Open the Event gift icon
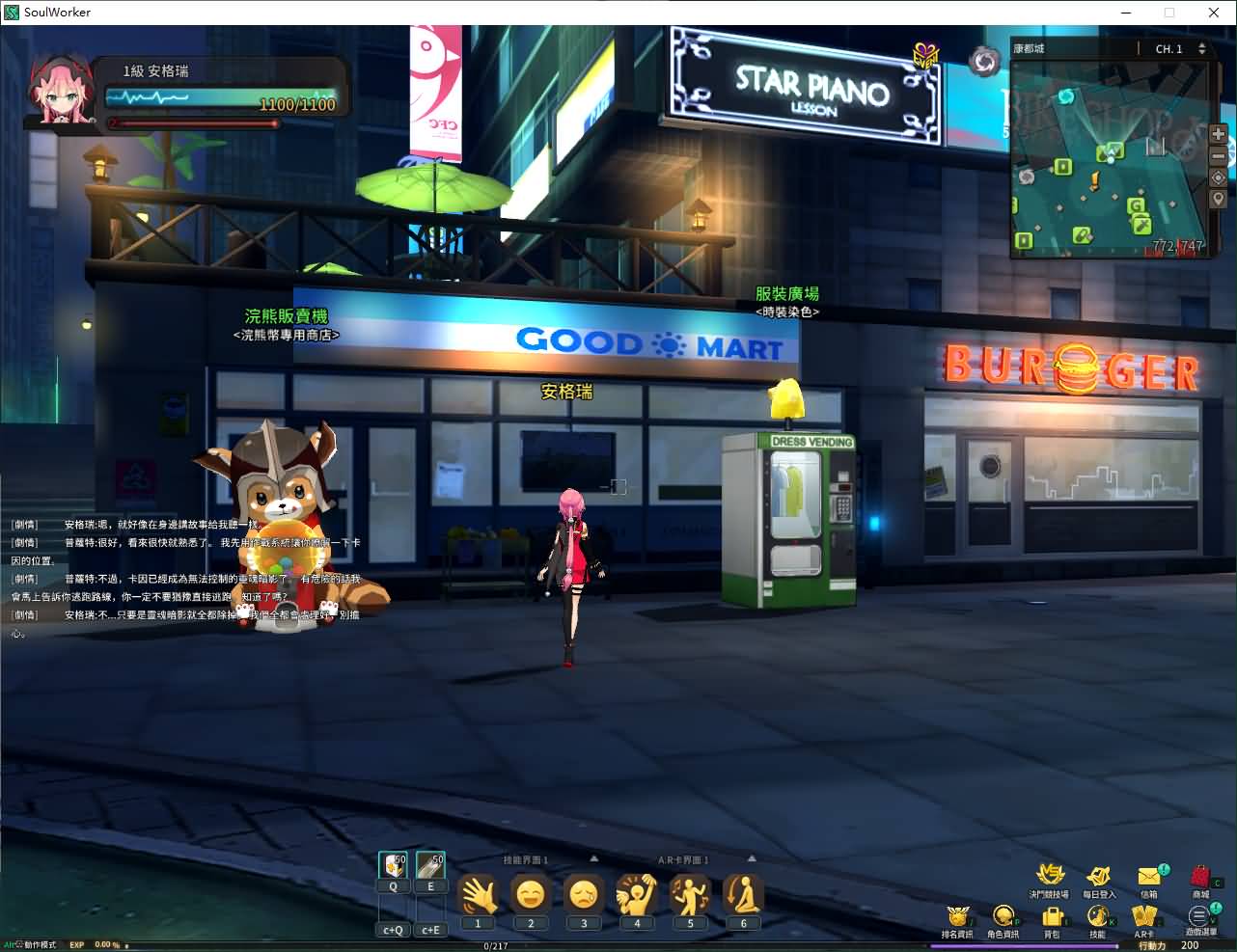 (x=925, y=57)
